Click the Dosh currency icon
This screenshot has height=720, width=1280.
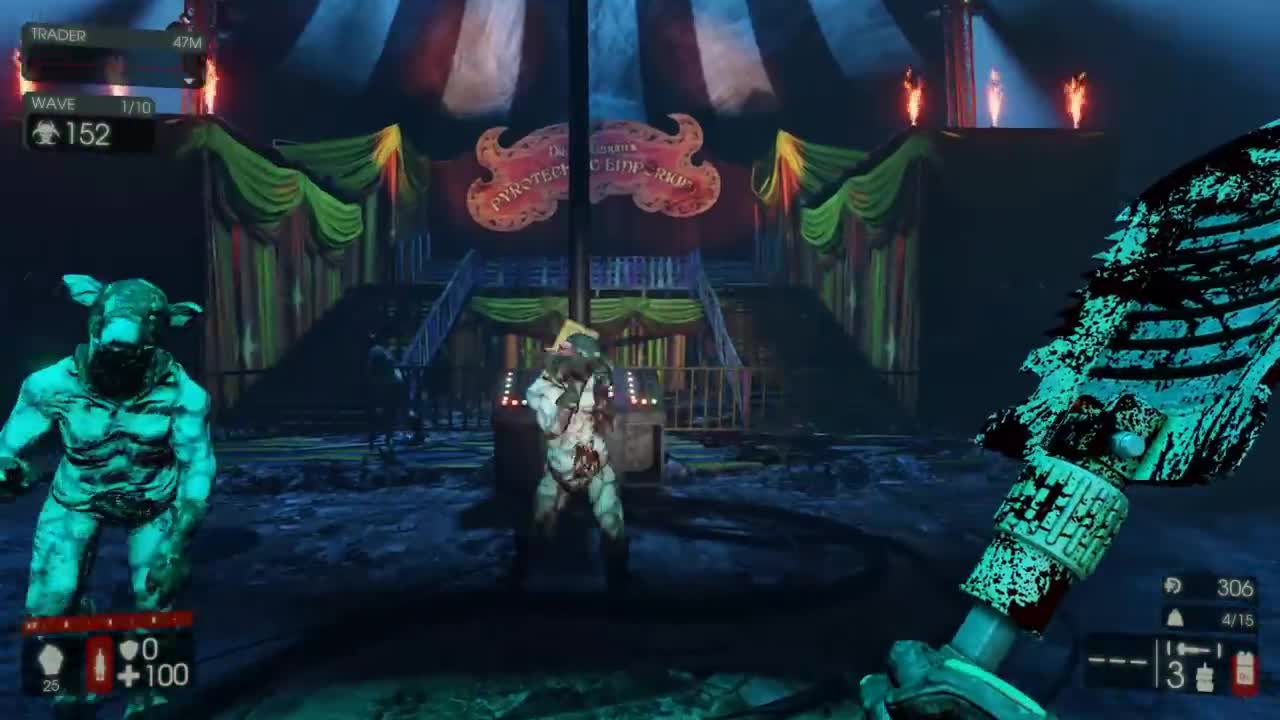pyautogui.click(x=1174, y=587)
